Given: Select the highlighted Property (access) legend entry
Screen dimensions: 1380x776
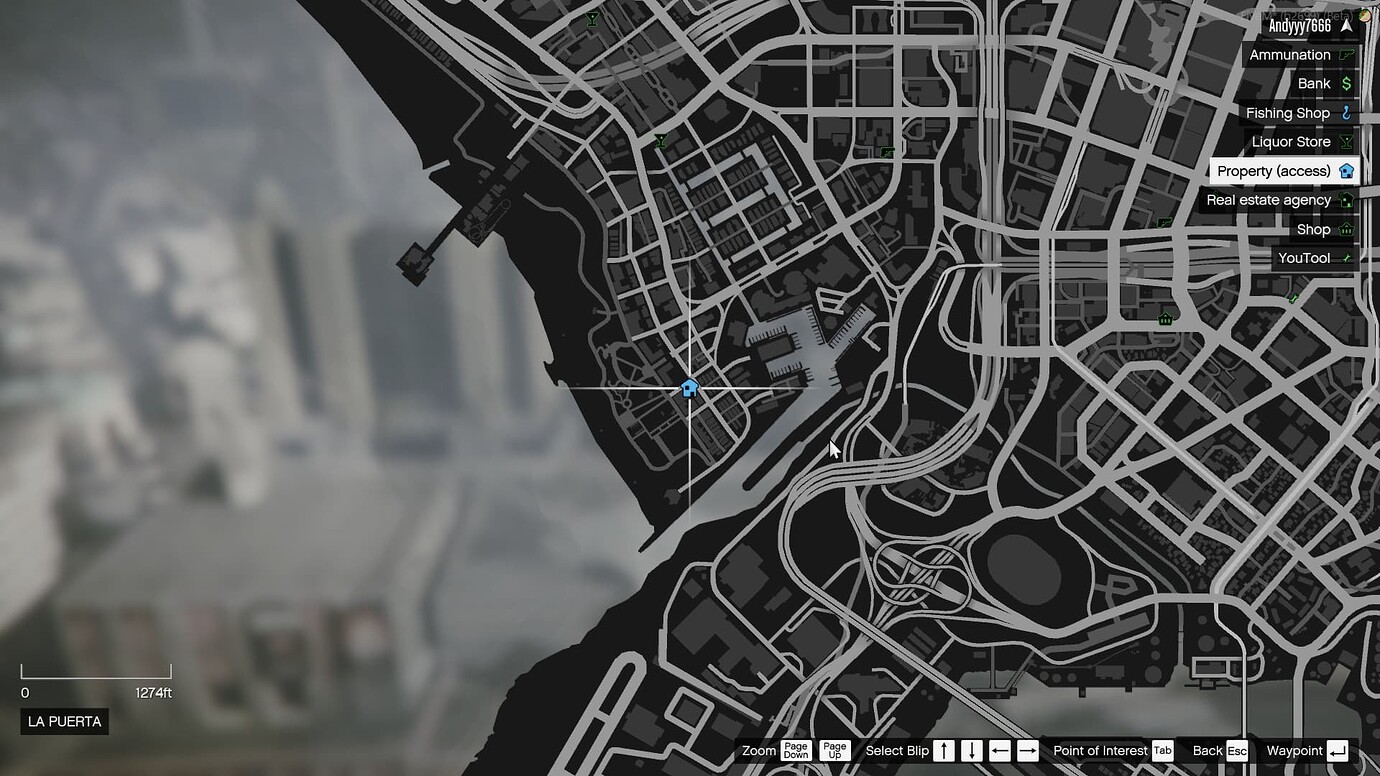Looking at the screenshot, I should tap(1275, 170).
